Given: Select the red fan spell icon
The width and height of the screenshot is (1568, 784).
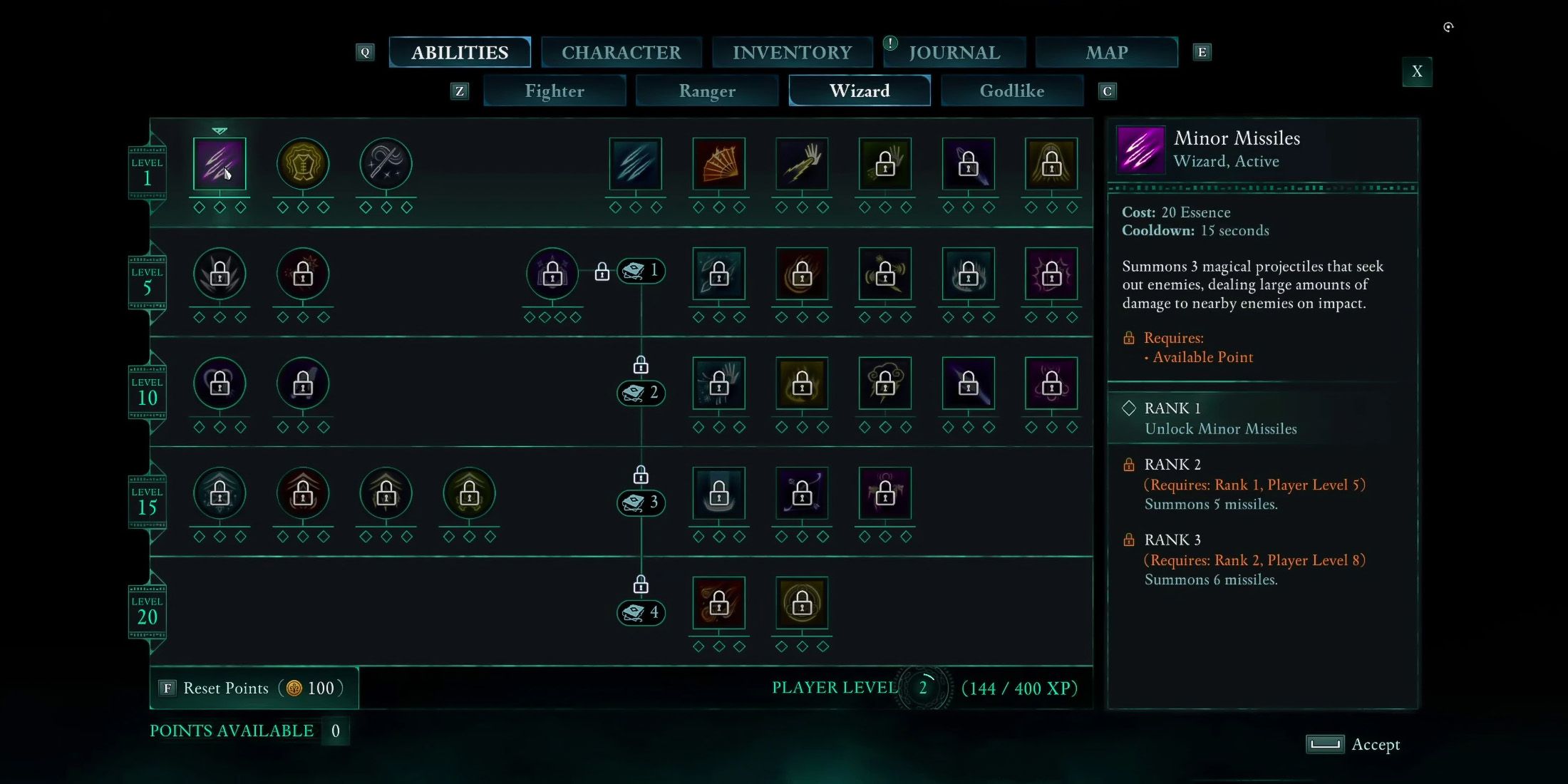Looking at the screenshot, I should pyautogui.click(x=718, y=163).
